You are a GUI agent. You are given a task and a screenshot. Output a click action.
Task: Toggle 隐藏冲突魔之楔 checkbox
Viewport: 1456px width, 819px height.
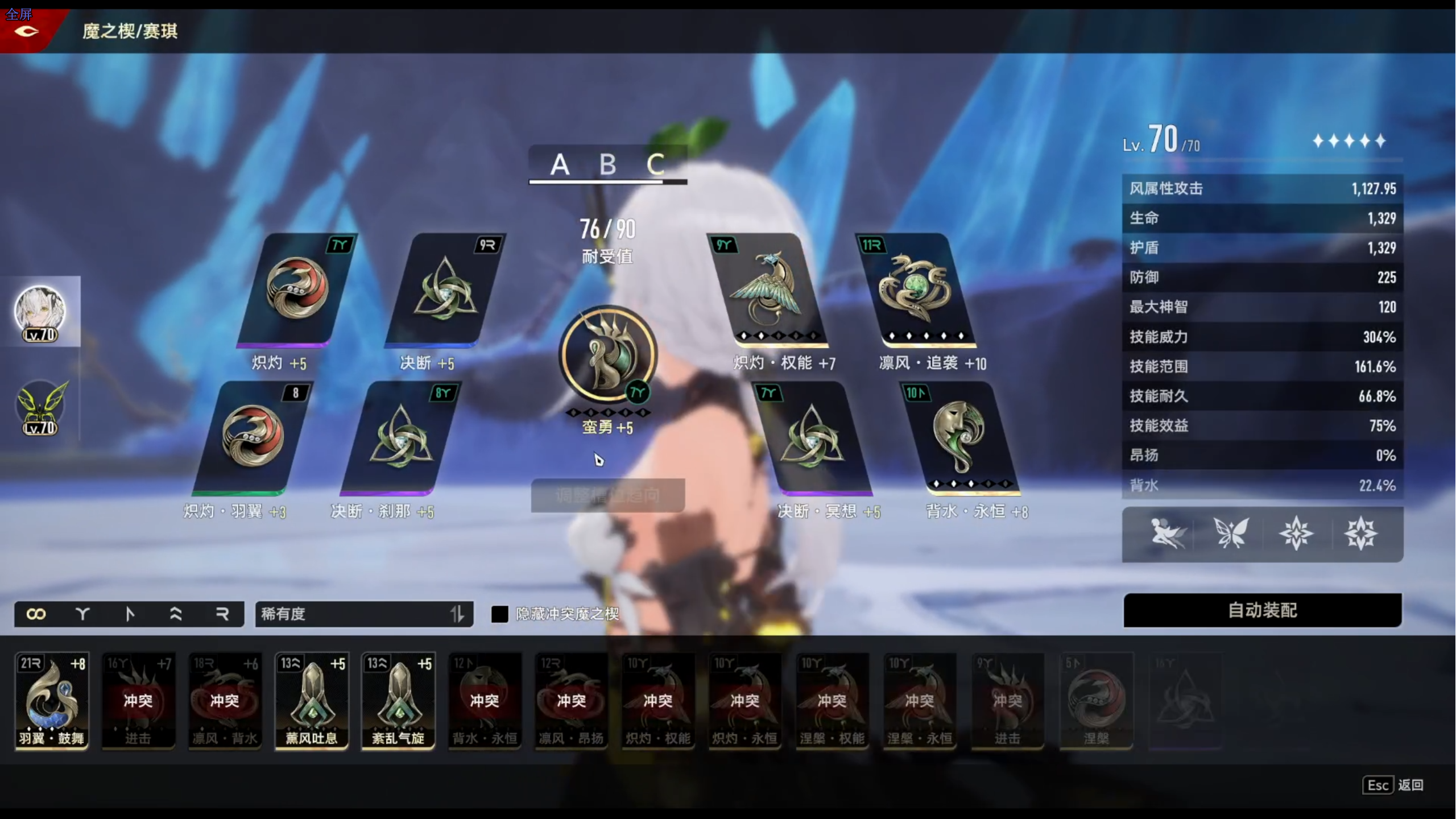(x=499, y=614)
